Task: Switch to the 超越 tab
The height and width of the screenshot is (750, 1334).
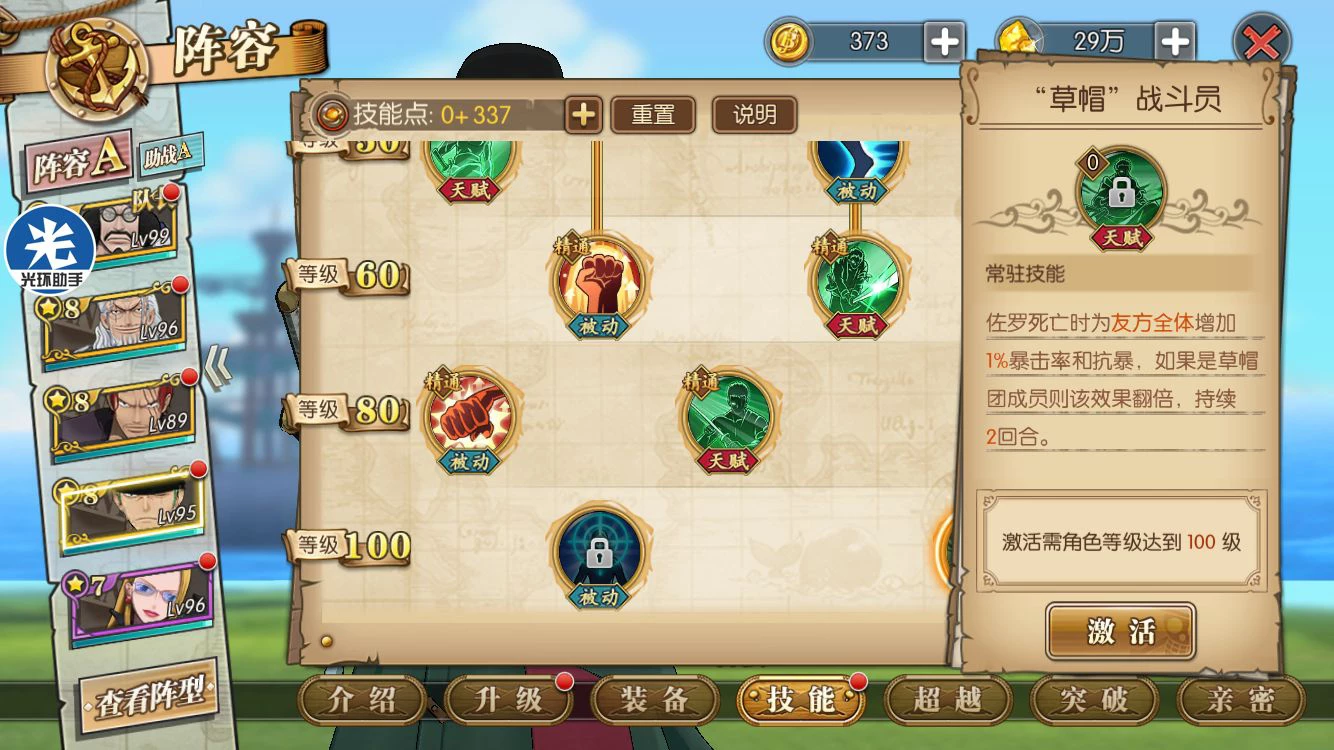Action: (x=947, y=701)
